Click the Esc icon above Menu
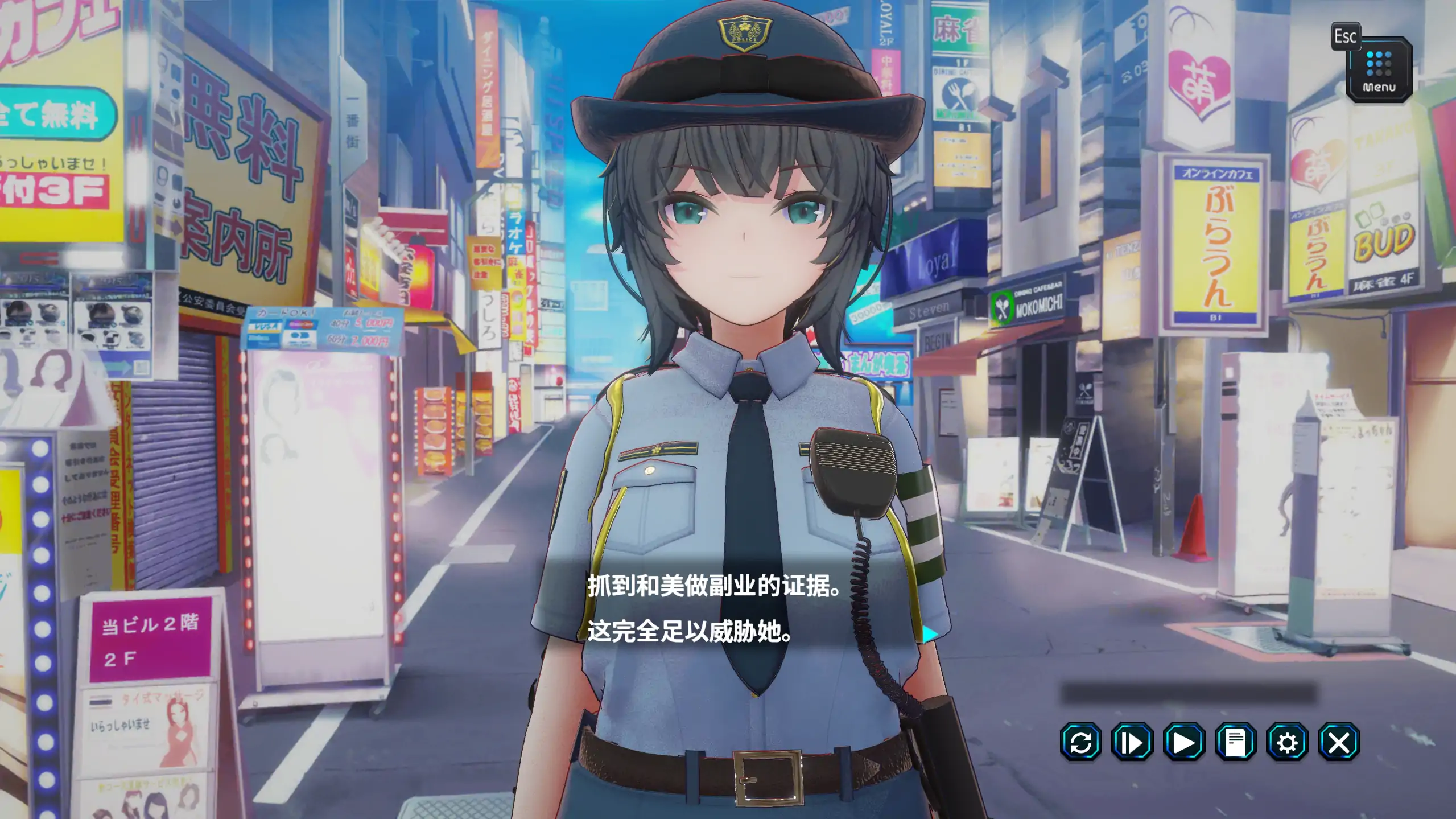 (1347, 37)
